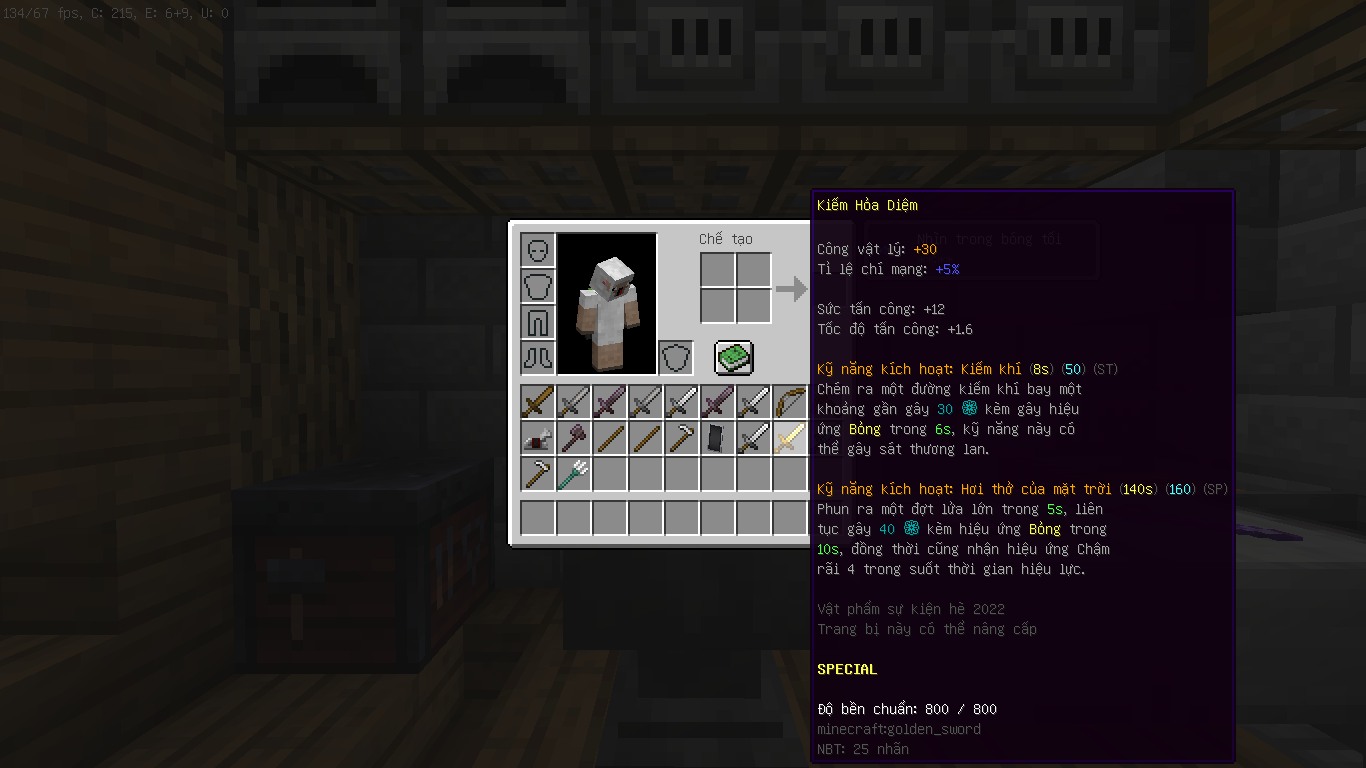
Task: Click the trident item slot
Action: click(x=573, y=474)
